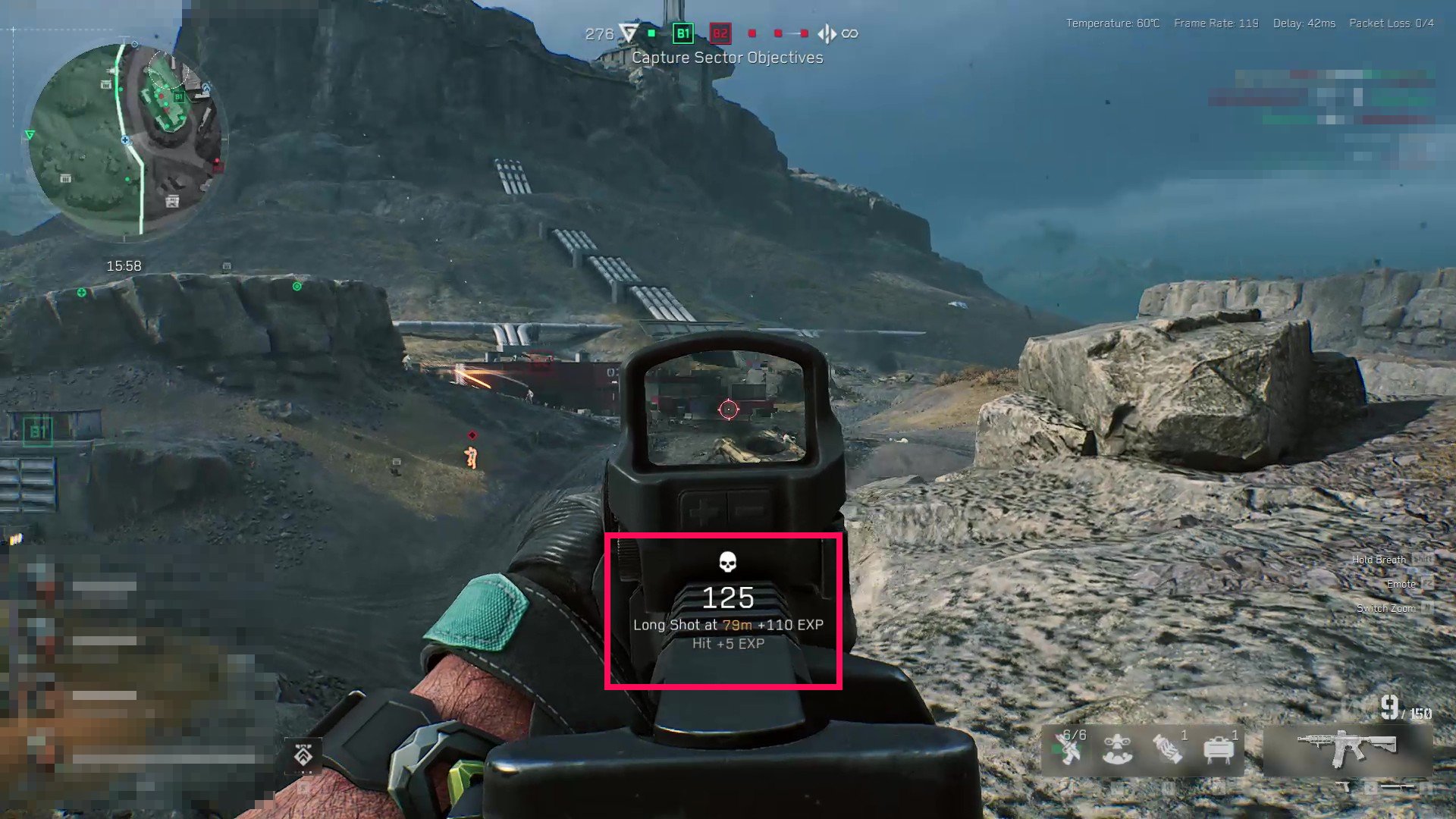Select the green B1 objective icon
Screen dimensions: 1456x819
tap(683, 33)
